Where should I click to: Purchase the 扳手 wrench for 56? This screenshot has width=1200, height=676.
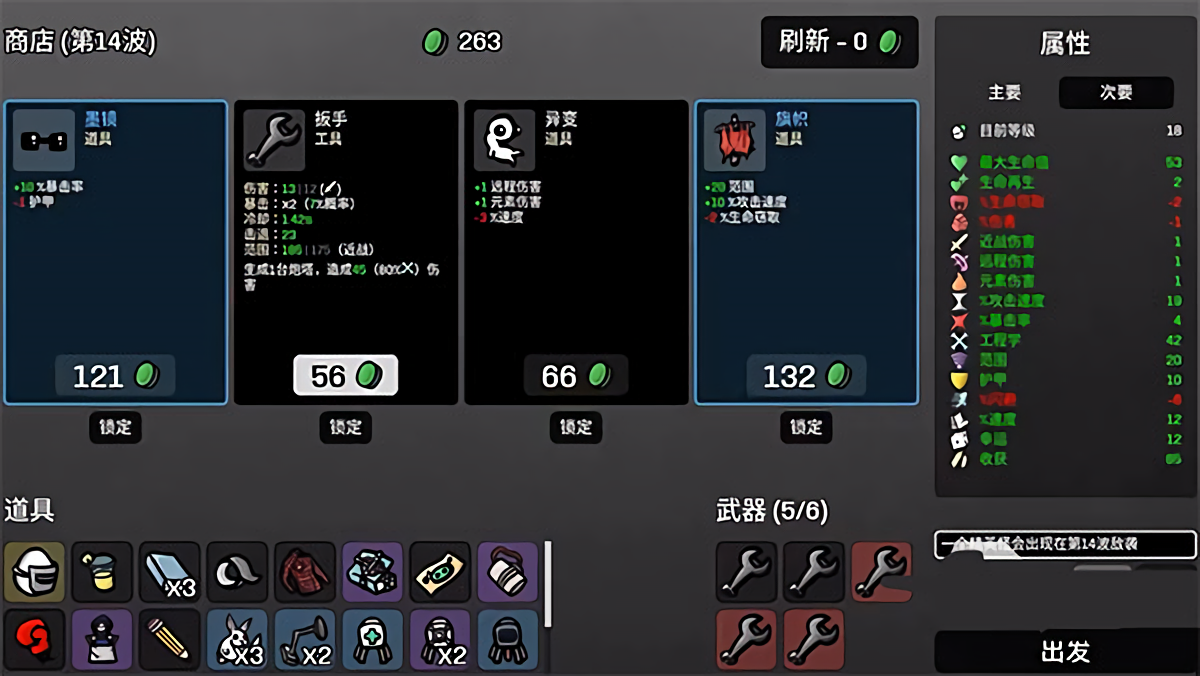point(345,376)
